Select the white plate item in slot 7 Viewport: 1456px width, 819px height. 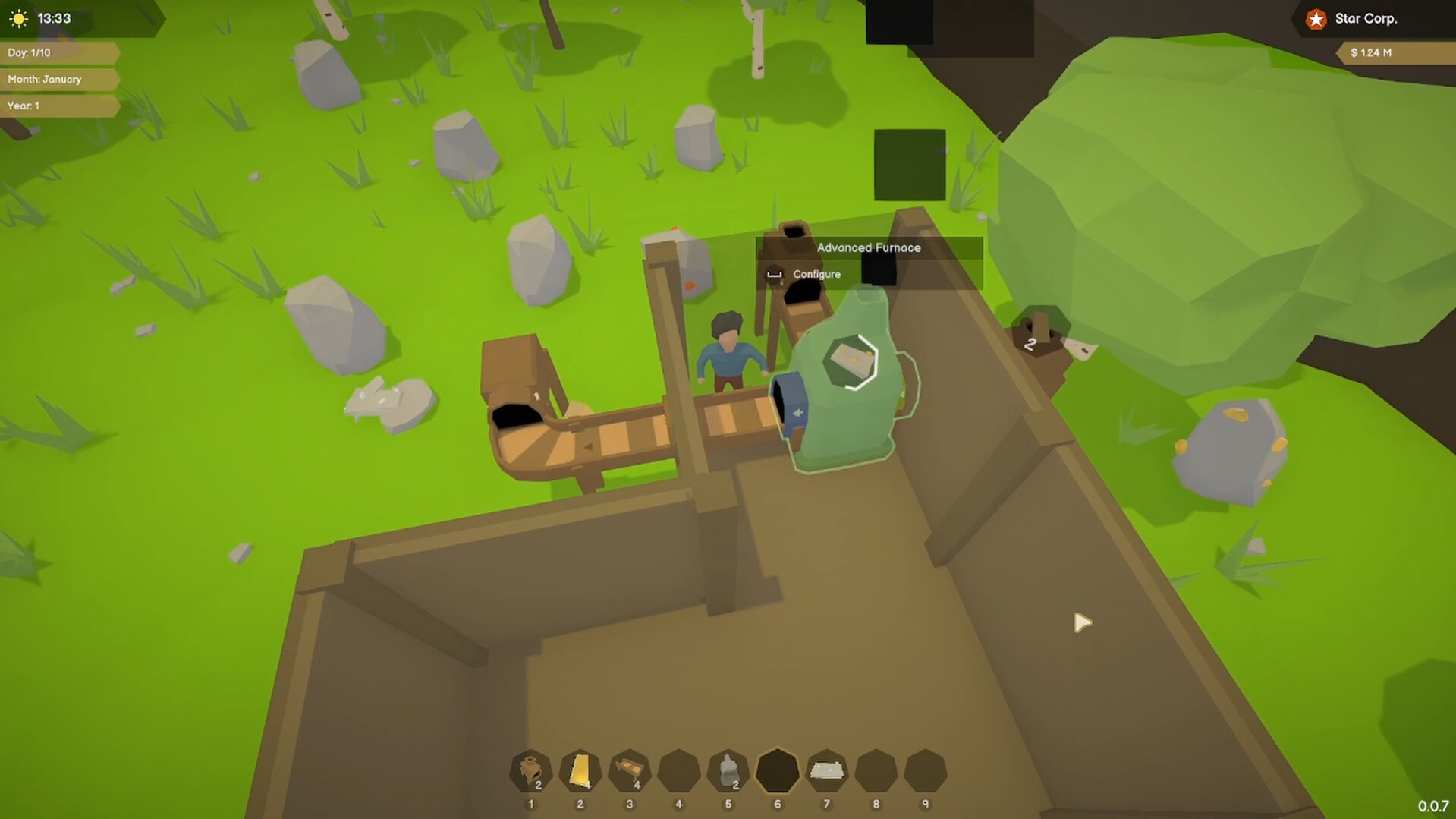click(826, 771)
